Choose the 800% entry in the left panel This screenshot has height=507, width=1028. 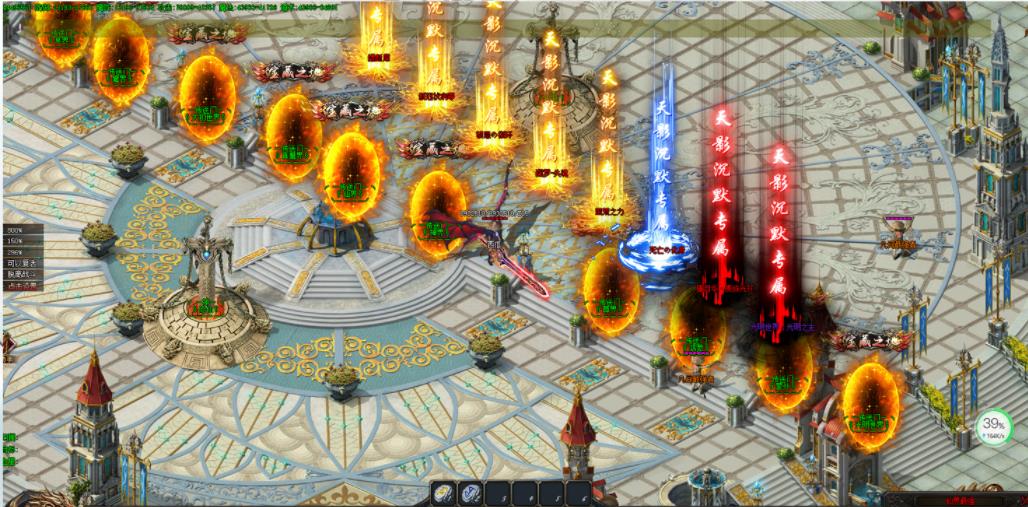click(x=15, y=229)
